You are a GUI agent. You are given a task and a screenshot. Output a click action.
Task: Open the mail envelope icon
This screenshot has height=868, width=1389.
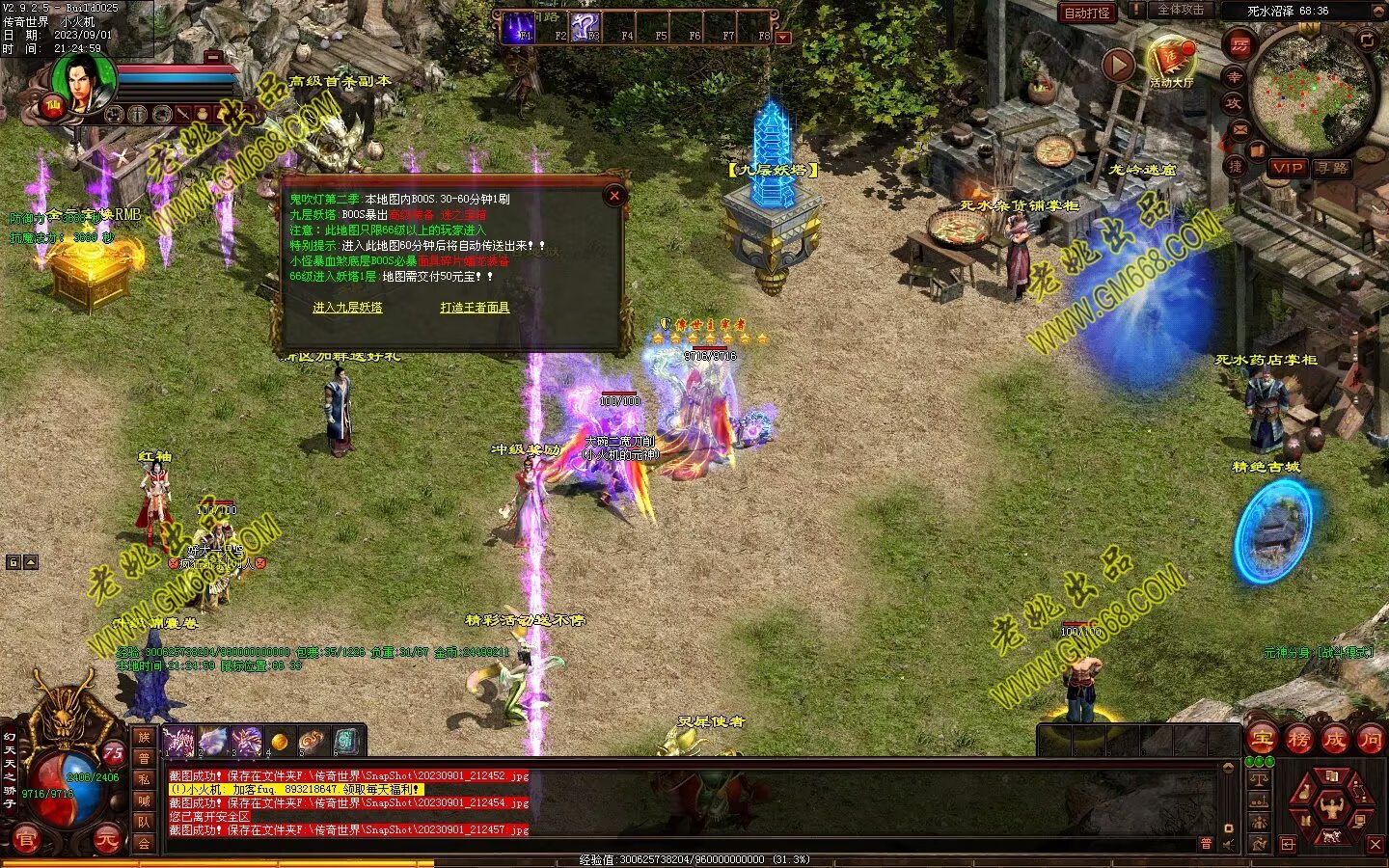pos(1240,129)
